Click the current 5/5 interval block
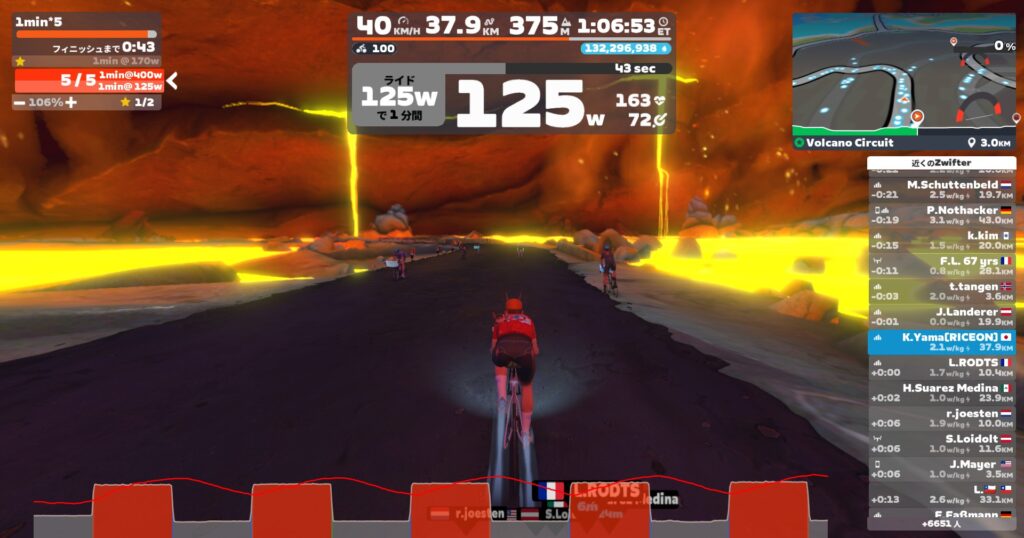1024x538 pixels. click(88, 81)
